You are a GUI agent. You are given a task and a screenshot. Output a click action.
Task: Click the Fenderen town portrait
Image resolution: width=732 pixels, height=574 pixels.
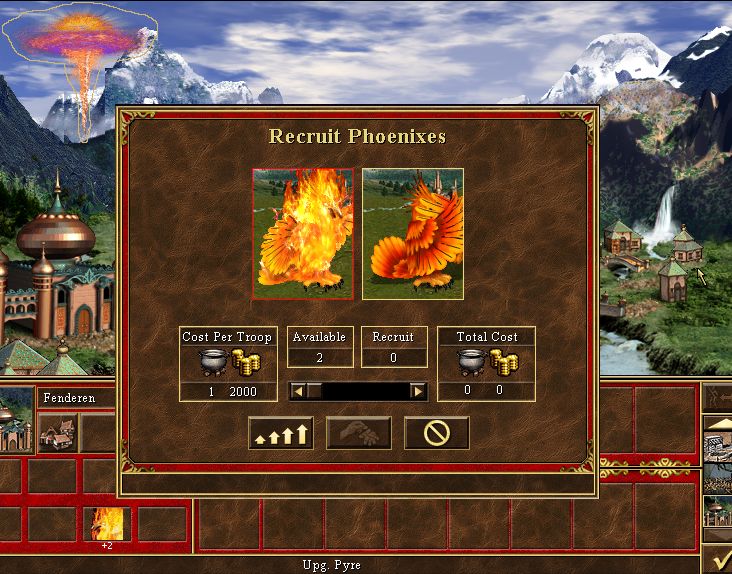click(16, 416)
